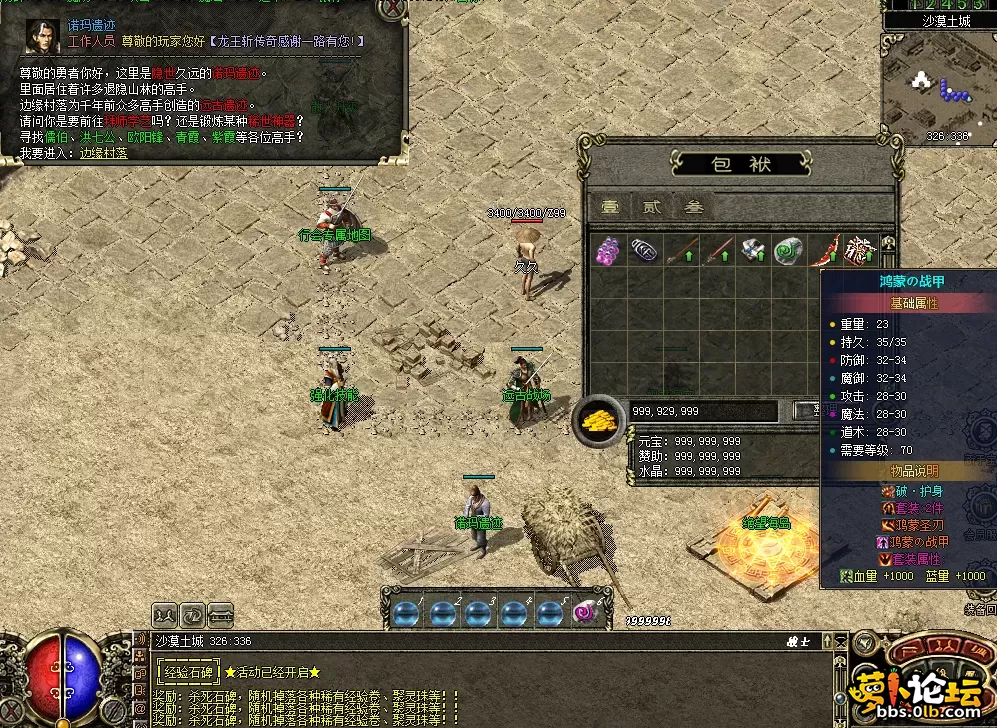The height and width of the screenshot is (728, 997).
Task: Select the white-blue gloves item
Action: pyautogui.click(x=753, y=250)
